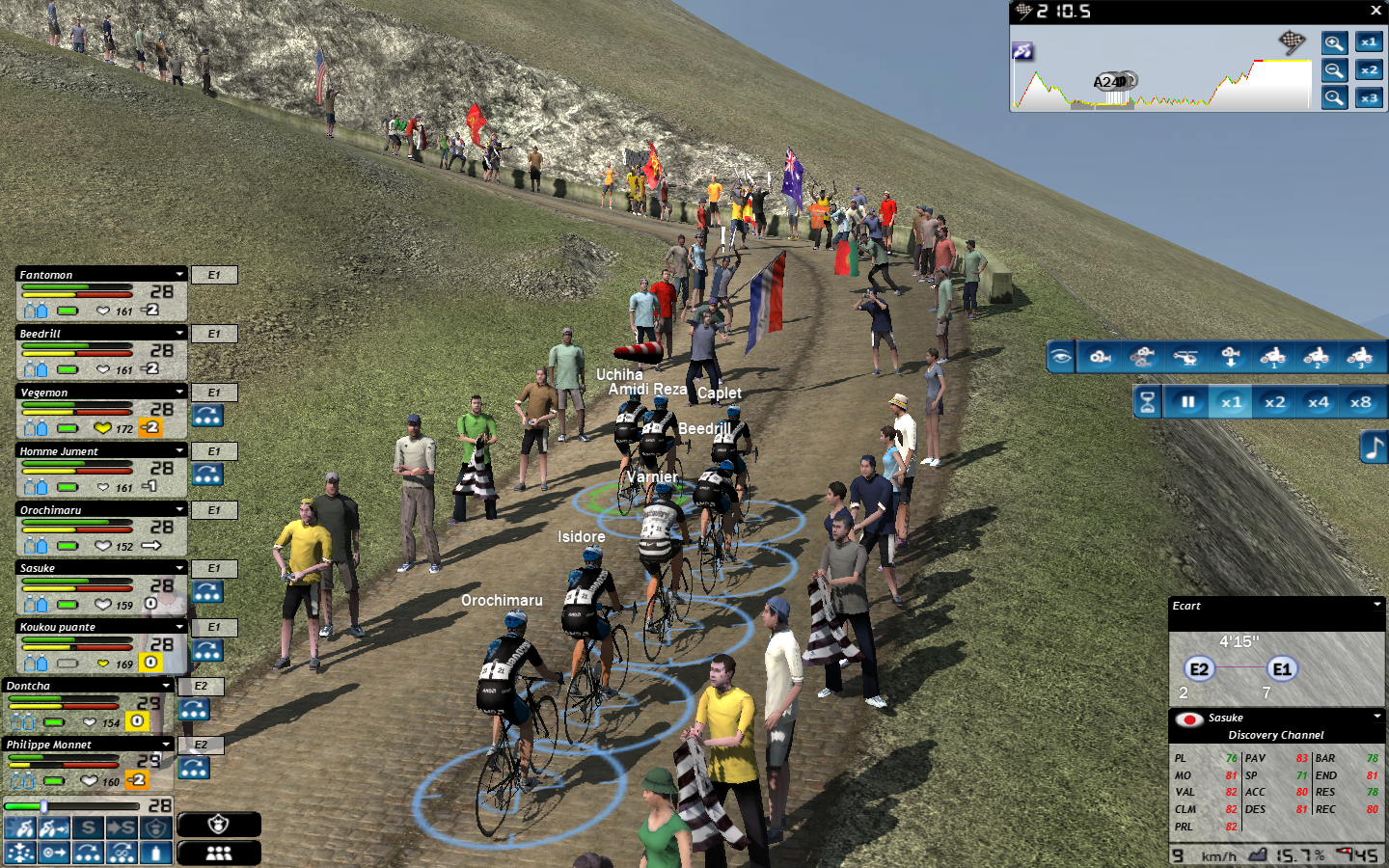Set stage profile zoom to x3
The image size is (1389, 868).
[x=1369, y=97]
